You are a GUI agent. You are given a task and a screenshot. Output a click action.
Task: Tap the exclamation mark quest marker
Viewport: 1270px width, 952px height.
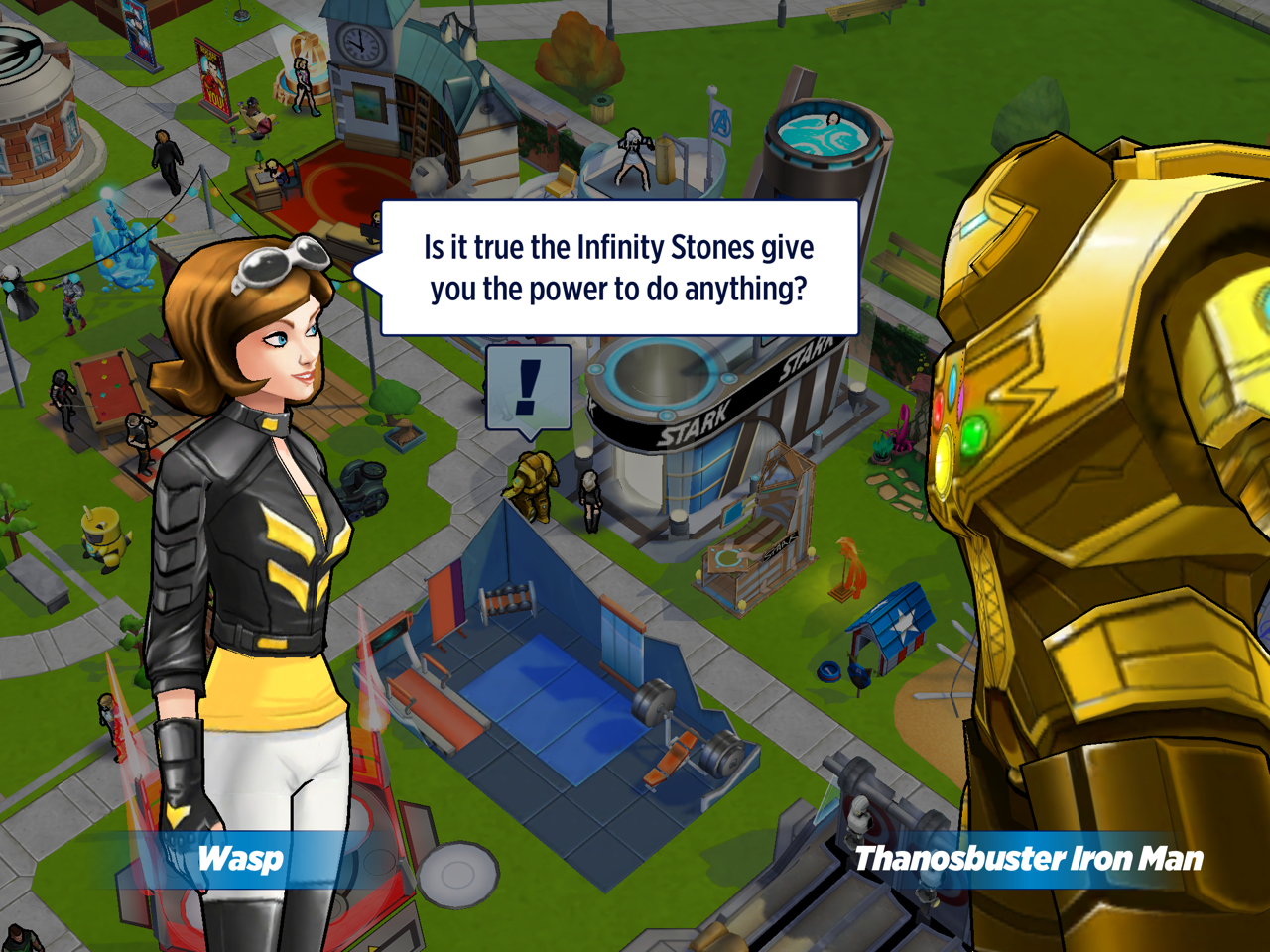point(529,388)
